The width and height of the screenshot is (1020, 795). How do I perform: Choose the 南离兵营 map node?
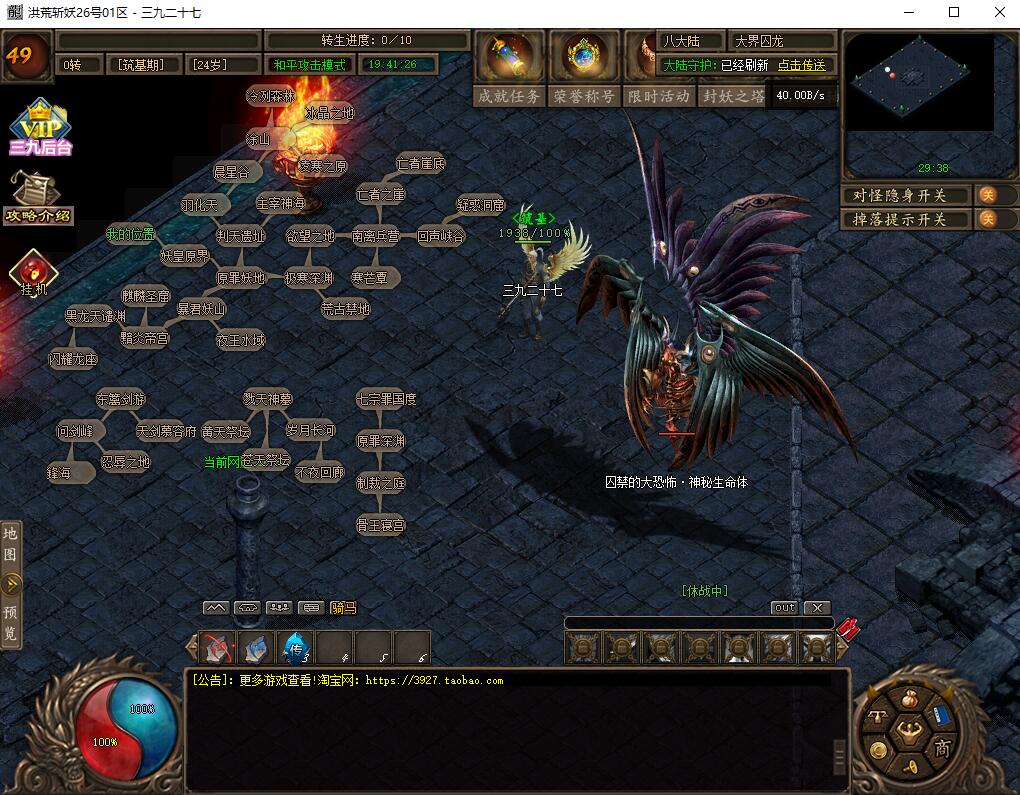point(376,237)
